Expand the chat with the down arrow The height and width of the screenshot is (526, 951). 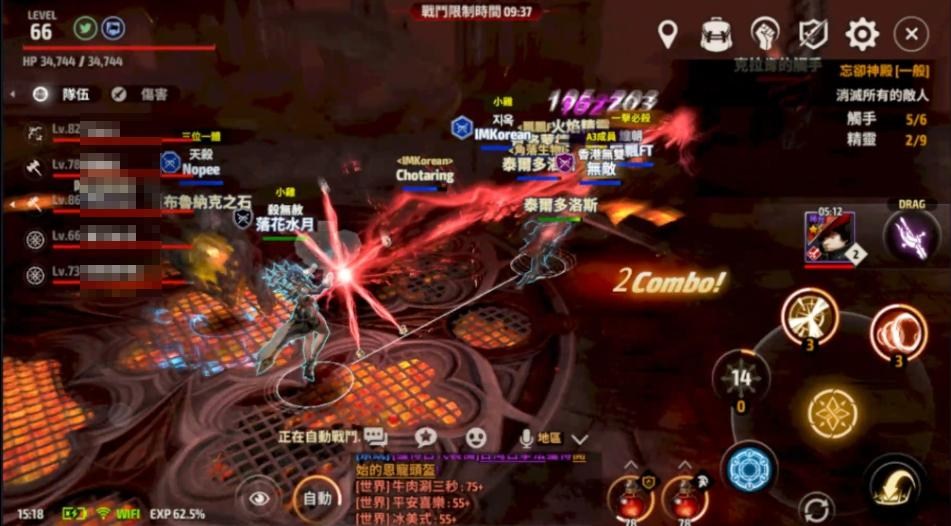click(x=580, y=438)
